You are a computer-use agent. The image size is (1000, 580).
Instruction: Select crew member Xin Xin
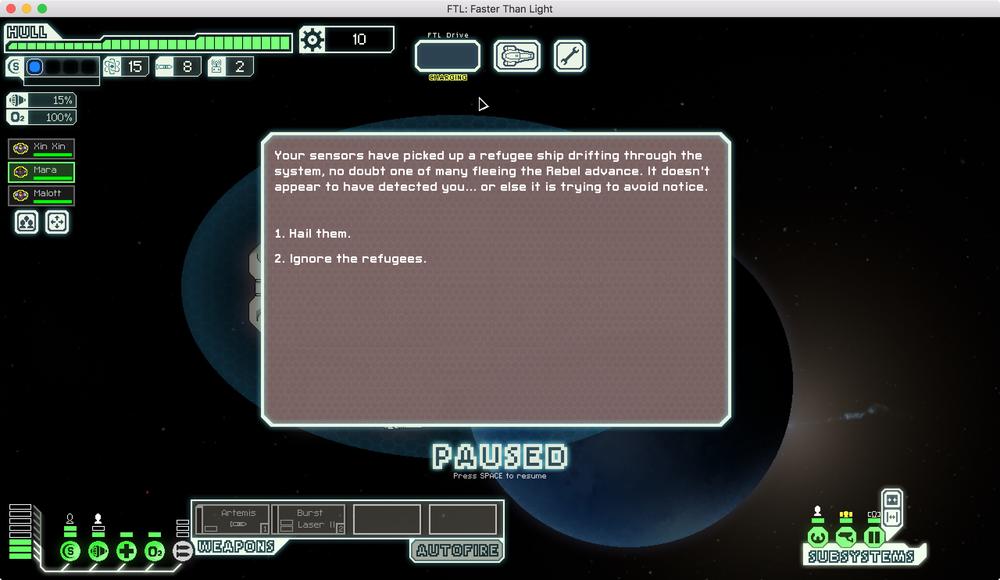42,148
